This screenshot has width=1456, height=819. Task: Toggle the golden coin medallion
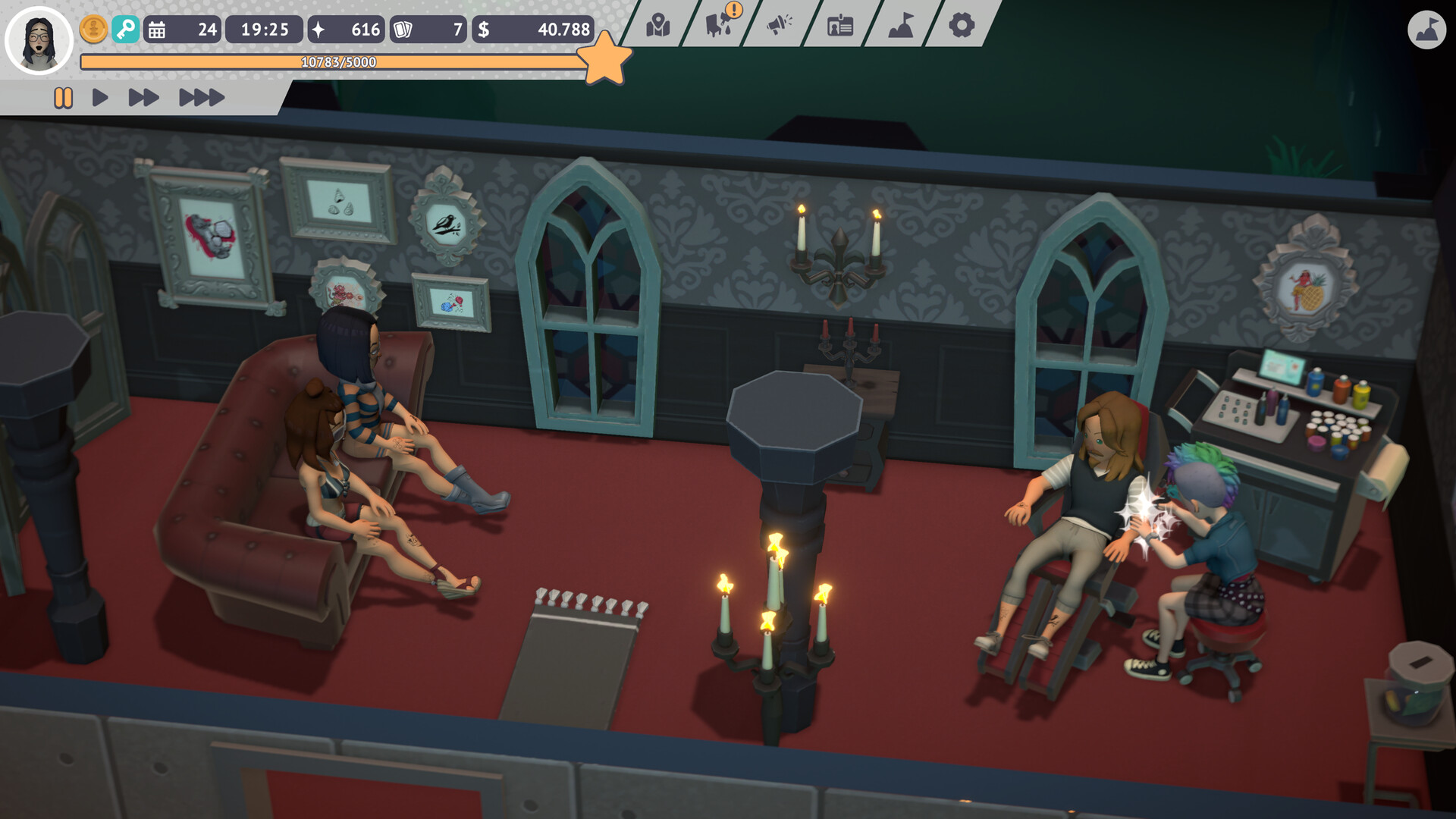tap(93, 30)
